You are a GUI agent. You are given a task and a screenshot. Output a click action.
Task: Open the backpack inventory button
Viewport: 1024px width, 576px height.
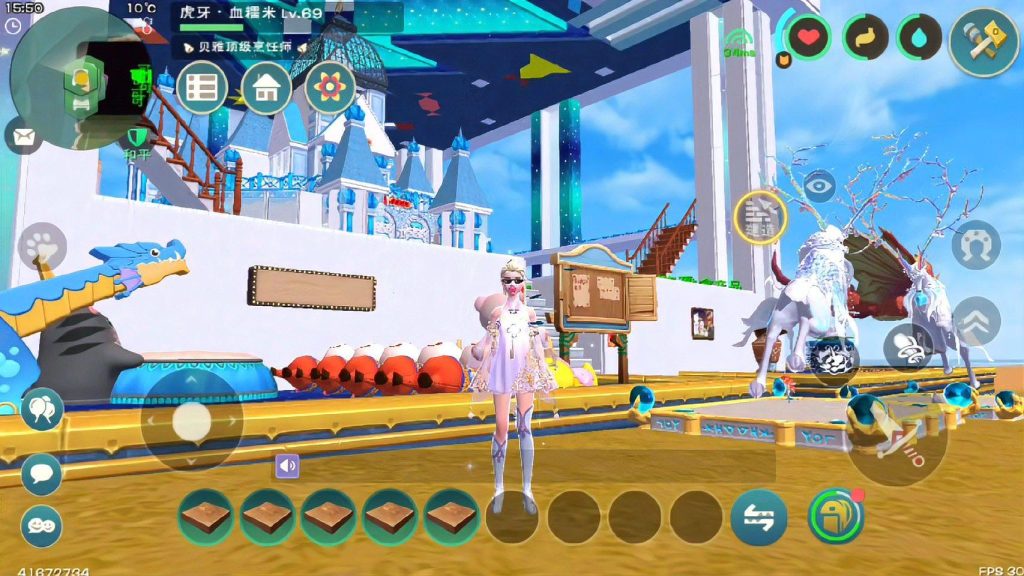click(x=835, y=516)
